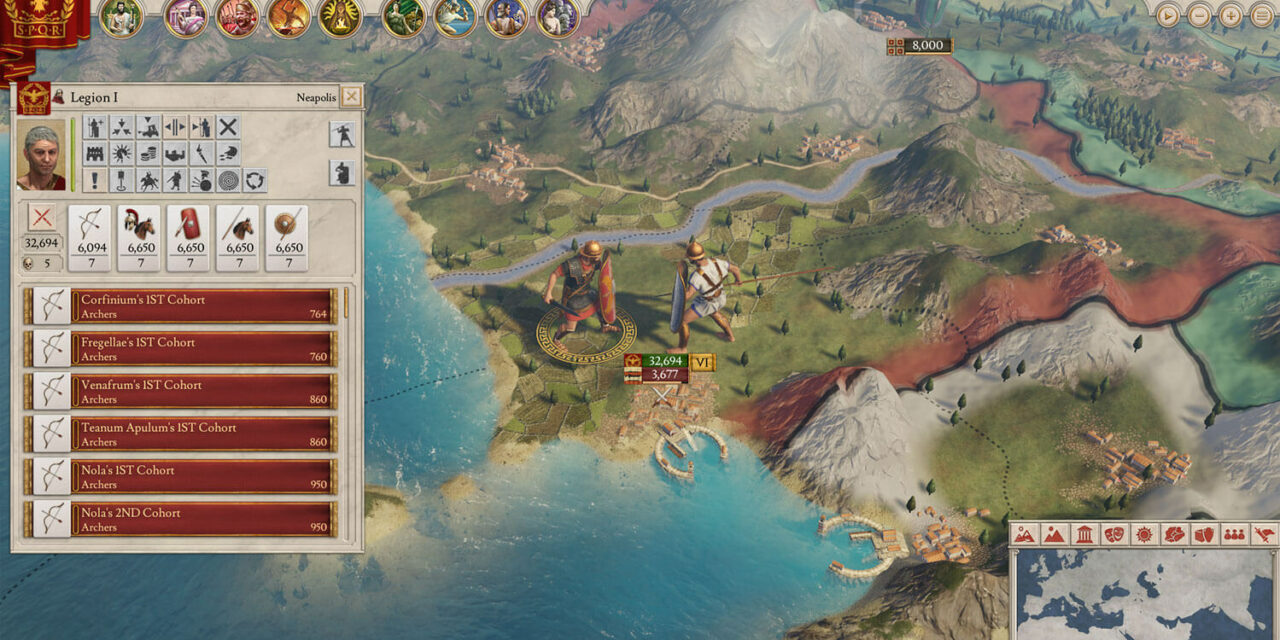Click the stacked coins army action icon
Screen dimensions: 1280x640
click(x=148, y=154)
